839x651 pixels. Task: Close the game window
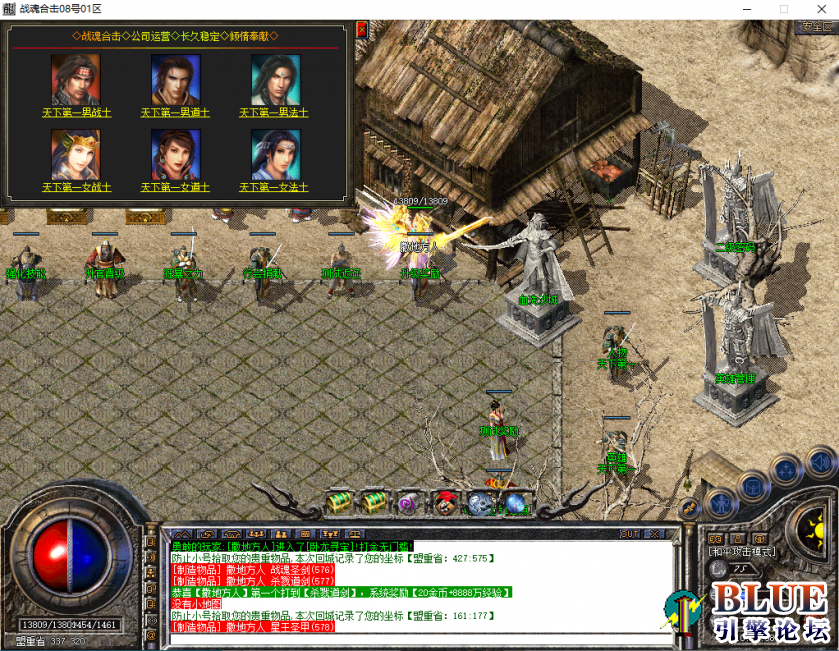tap(817, 8)
